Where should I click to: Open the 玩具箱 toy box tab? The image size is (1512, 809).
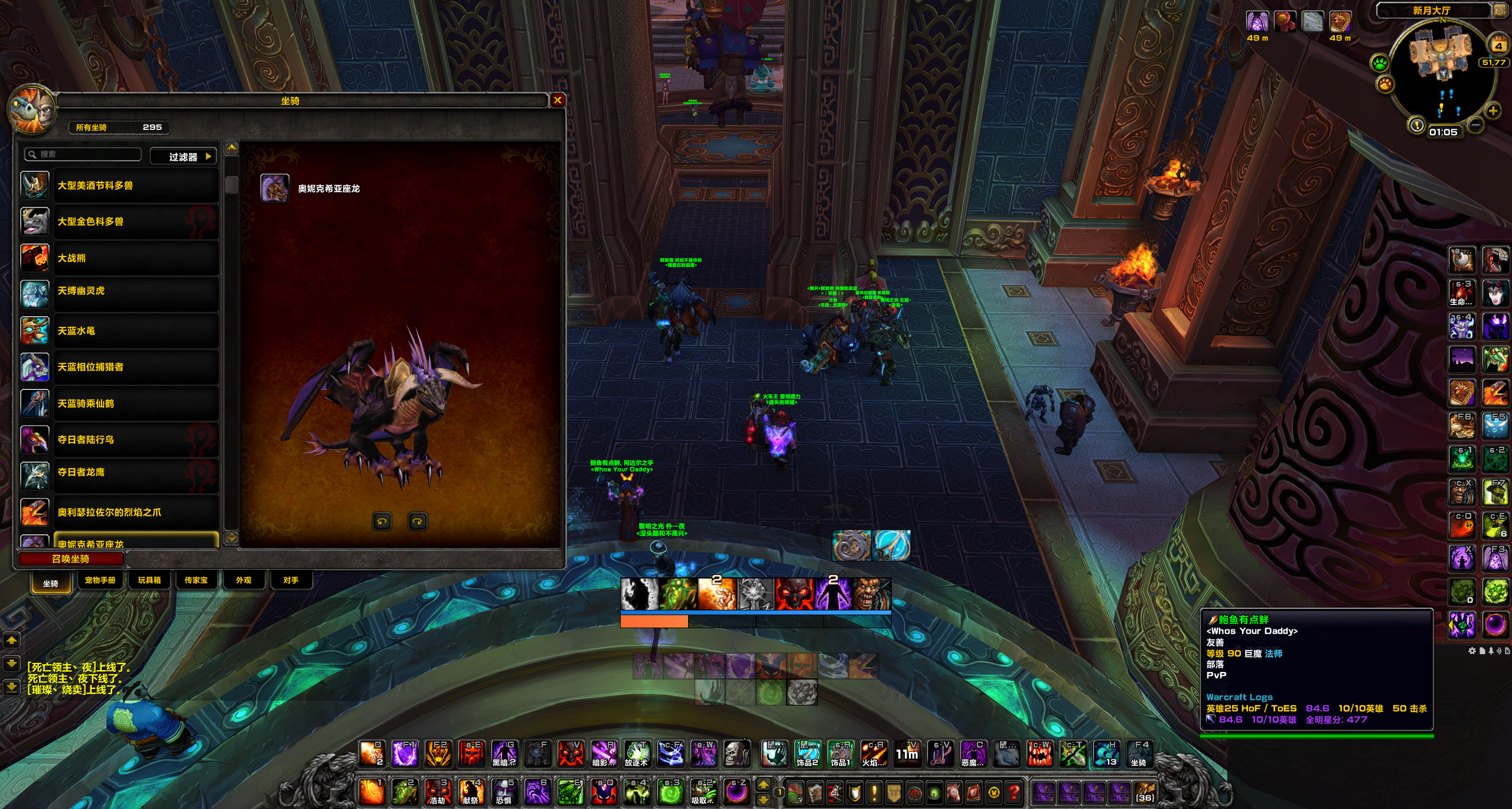pos(149,580)
